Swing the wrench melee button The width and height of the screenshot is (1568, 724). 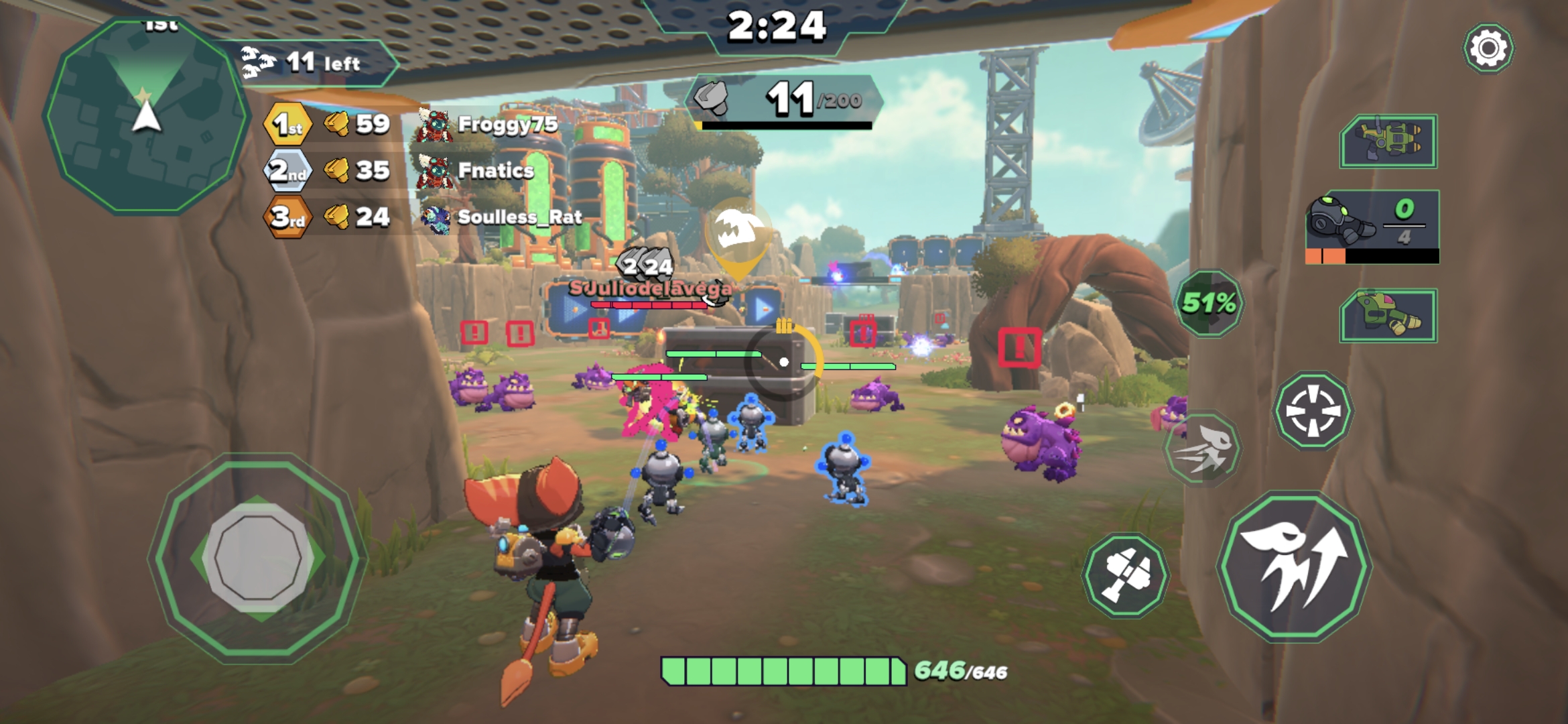[1126, 575]
